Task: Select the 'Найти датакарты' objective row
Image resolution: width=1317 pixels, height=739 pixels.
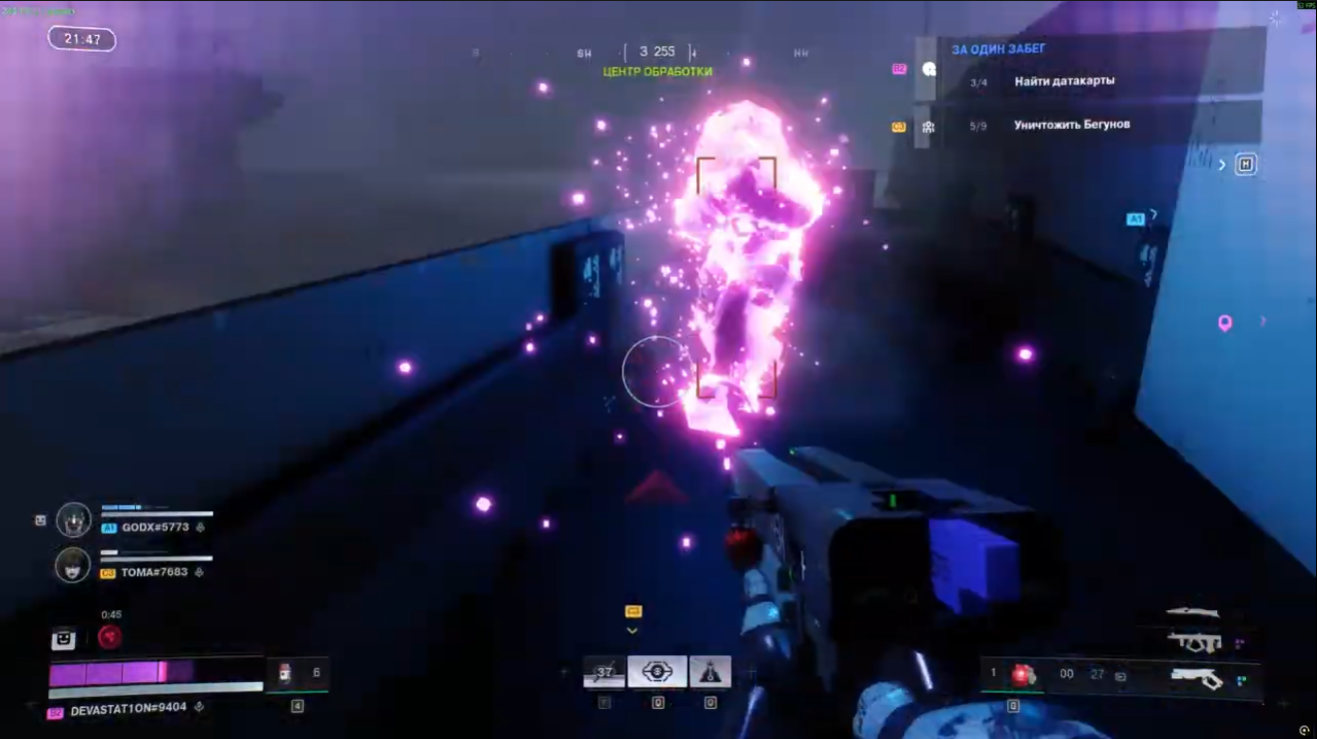Action: 1064,81
